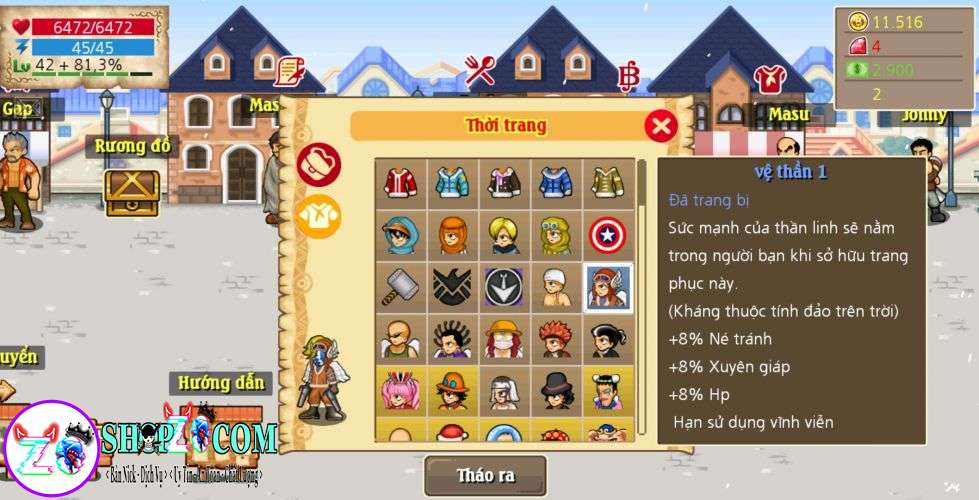The height and width of the screenshot is (500, 979).
Task: Pick the red spiky hair costume
Action: pos(555,339)
